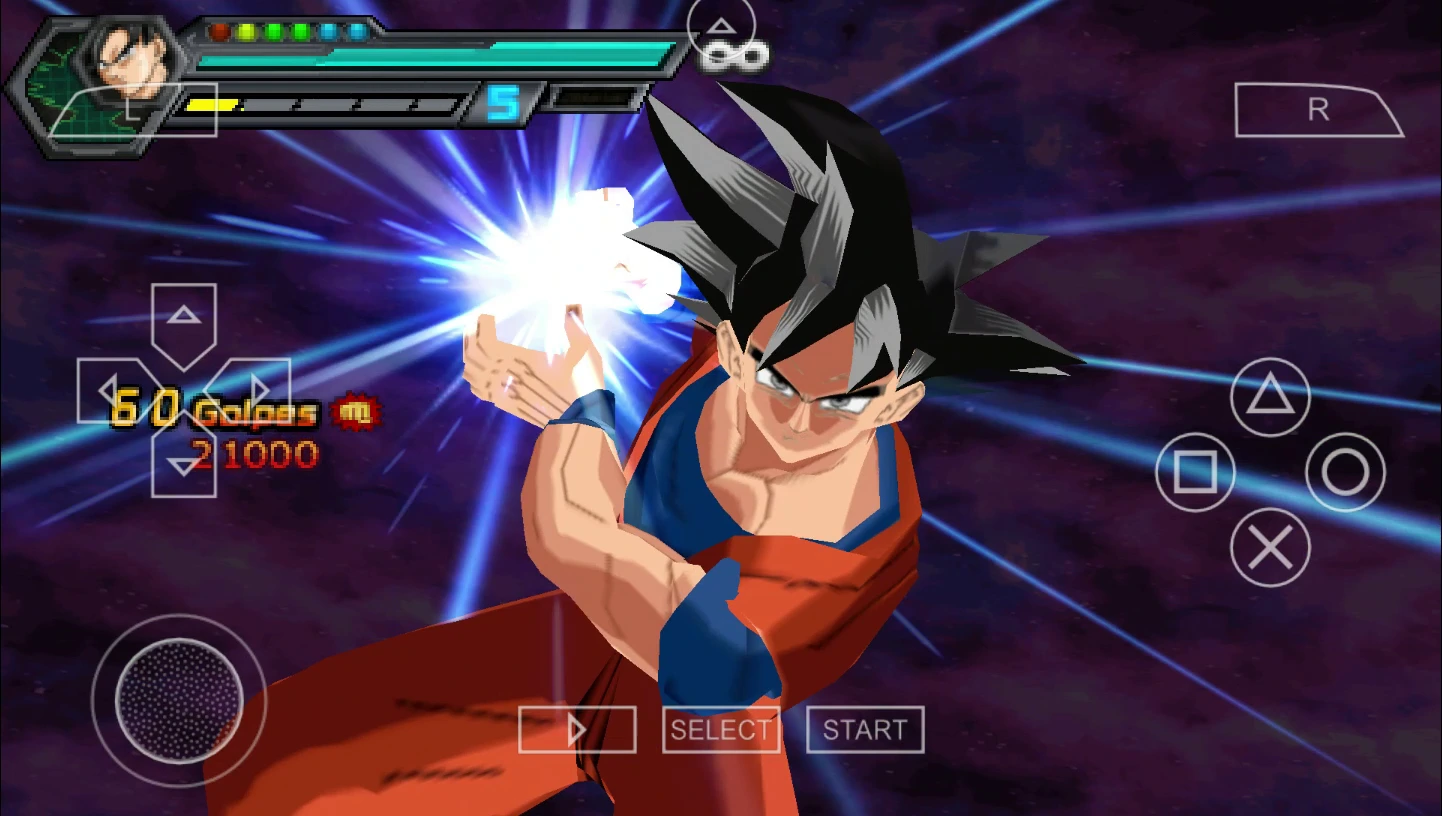Tap the START touch button

865,730
